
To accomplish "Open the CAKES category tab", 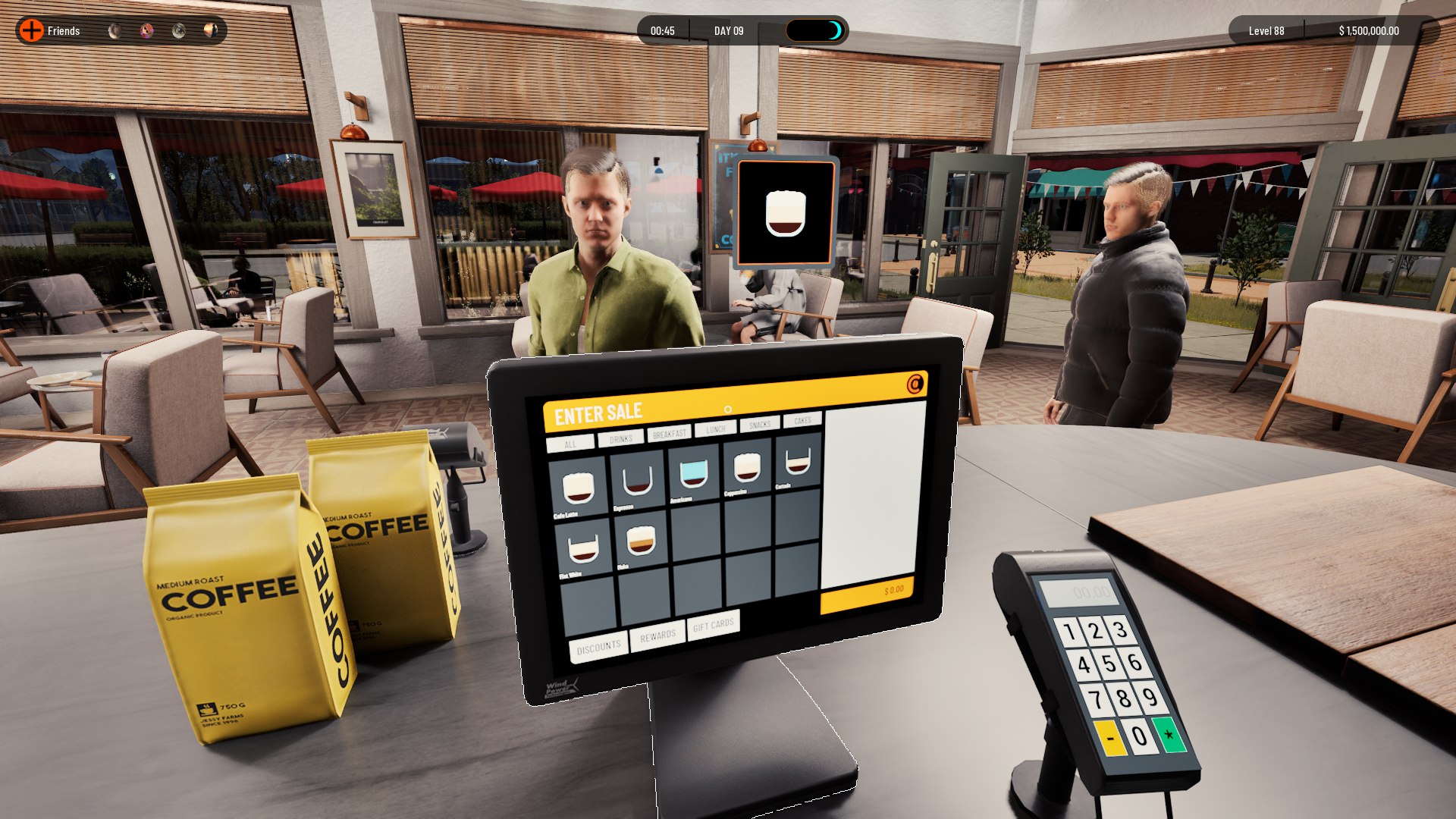I will pyautogui.click(x=802, y=420).
